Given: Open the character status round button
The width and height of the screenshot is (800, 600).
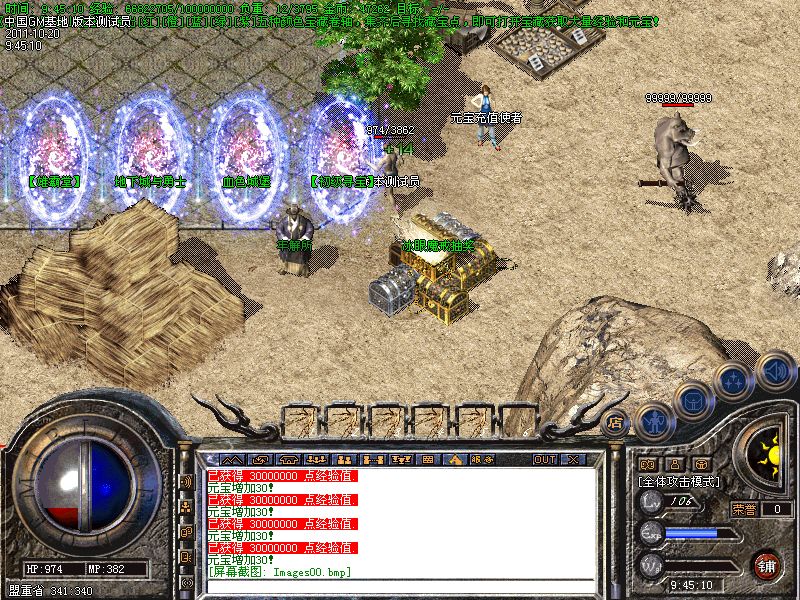Looking at the screenshot, I should tap(653, 421).
